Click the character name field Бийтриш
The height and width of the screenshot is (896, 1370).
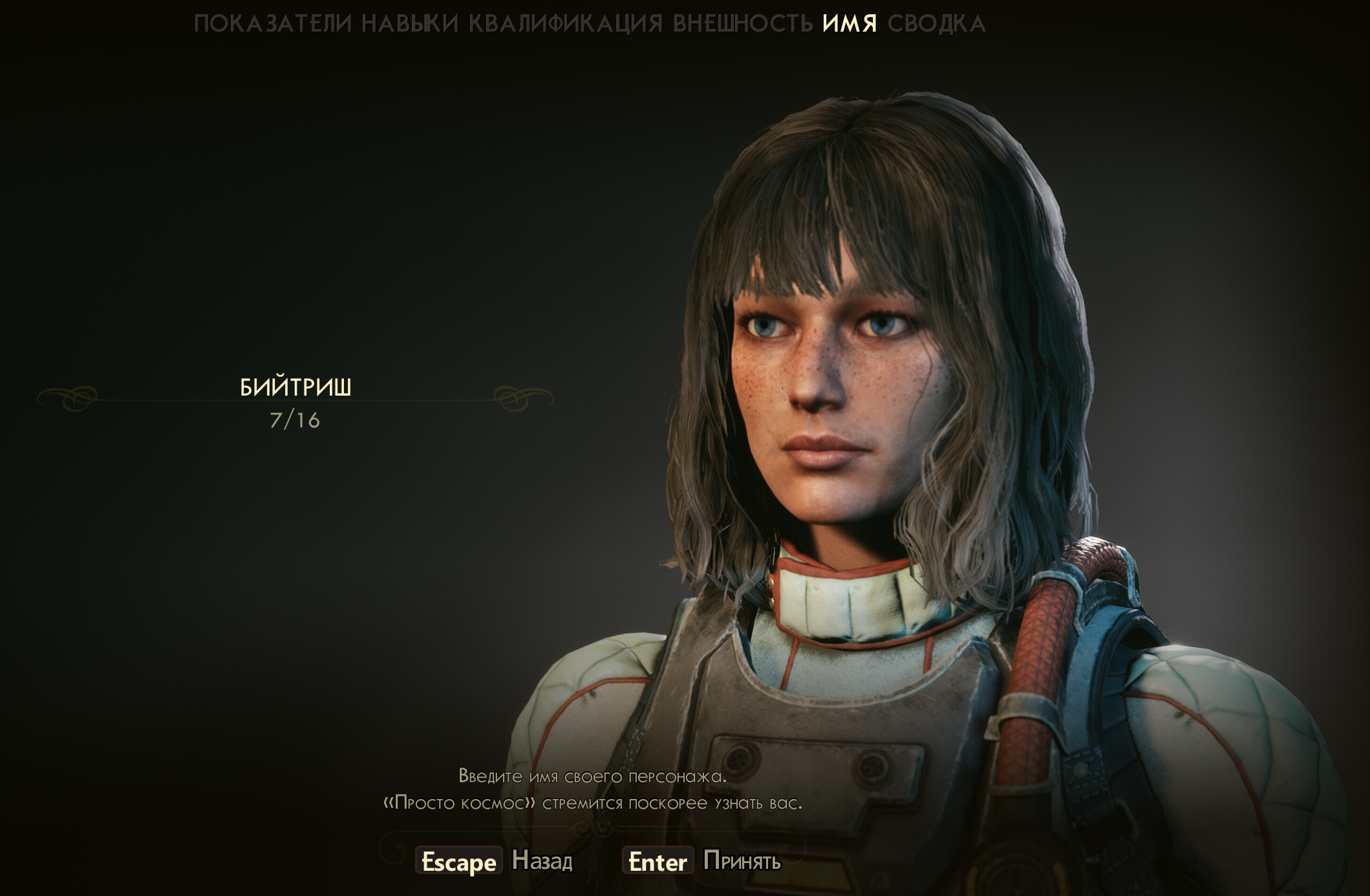(x=295, y=388)
